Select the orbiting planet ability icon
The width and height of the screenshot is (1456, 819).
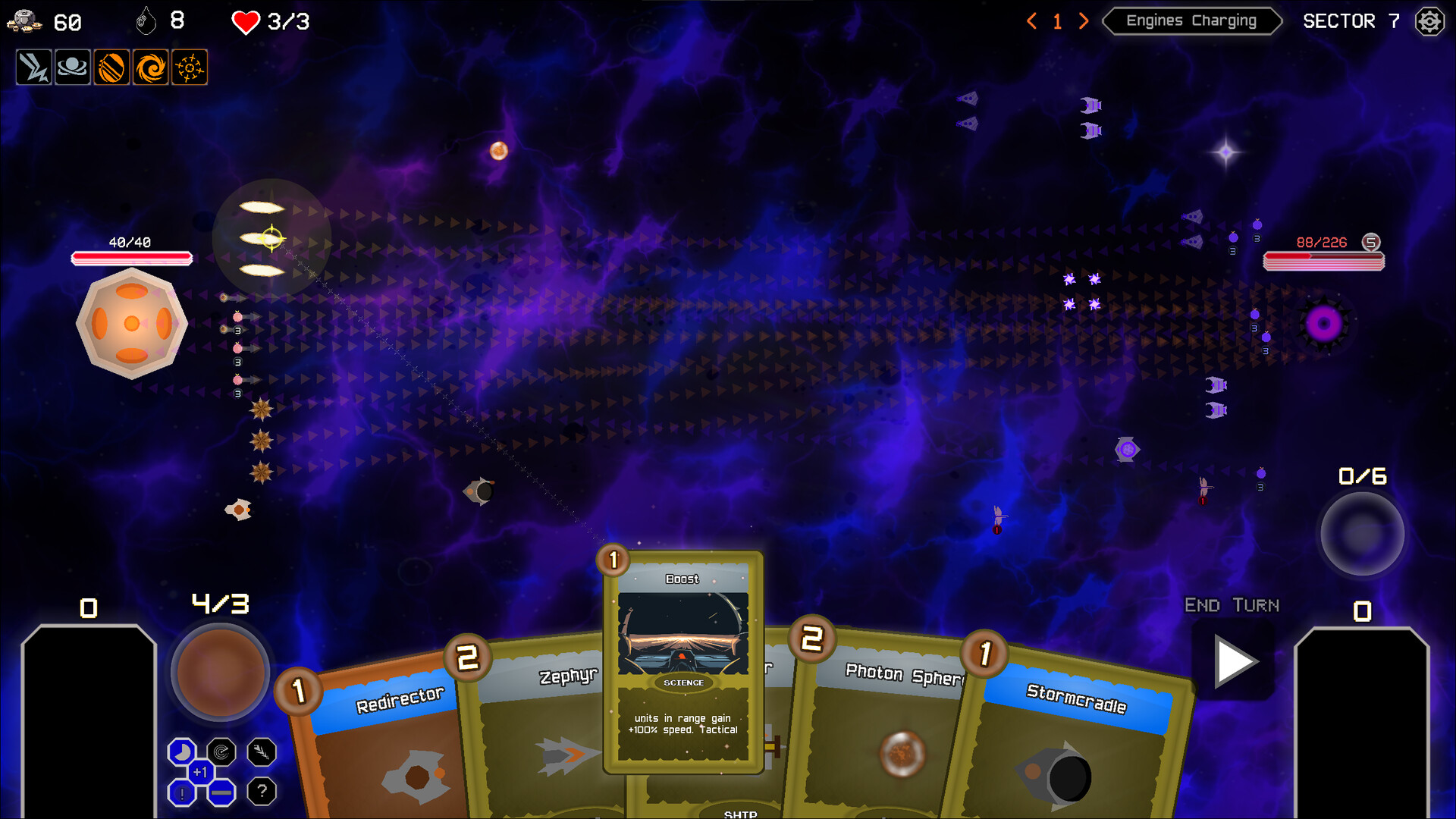73,67
